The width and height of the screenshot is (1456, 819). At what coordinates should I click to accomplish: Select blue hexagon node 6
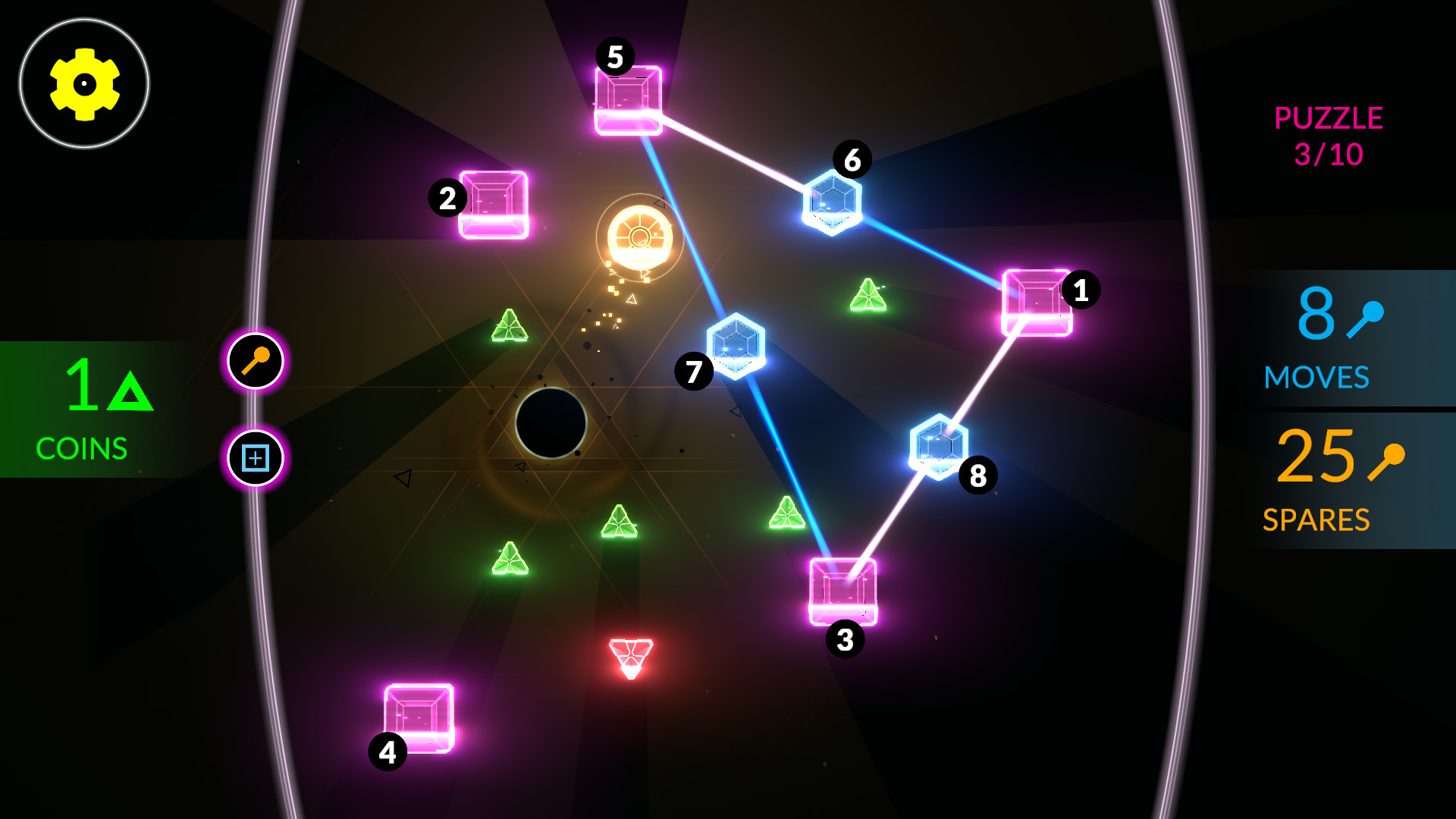(832, 203)
